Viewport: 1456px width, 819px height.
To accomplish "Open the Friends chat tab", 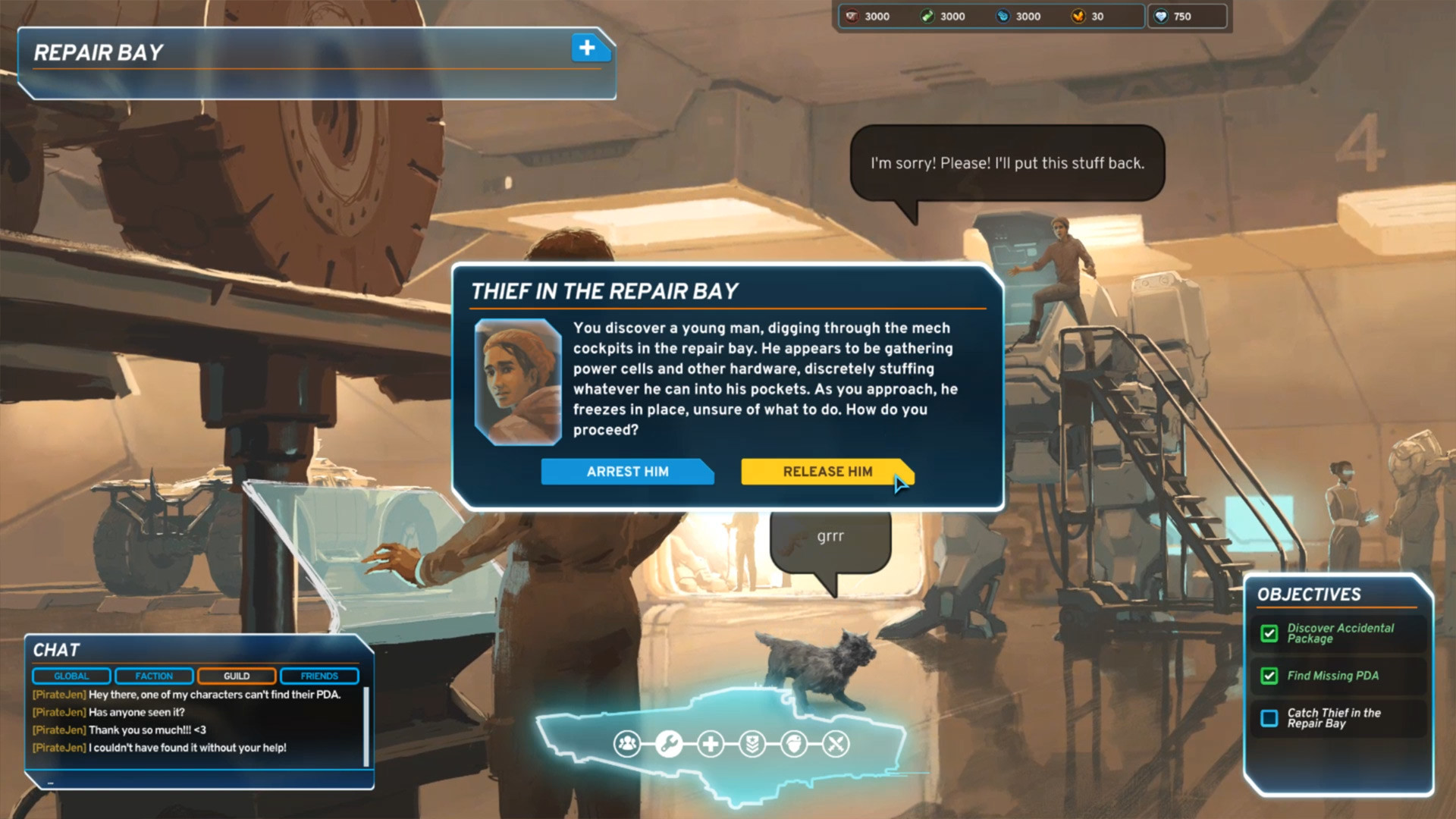I will click(x=318, y=676).
